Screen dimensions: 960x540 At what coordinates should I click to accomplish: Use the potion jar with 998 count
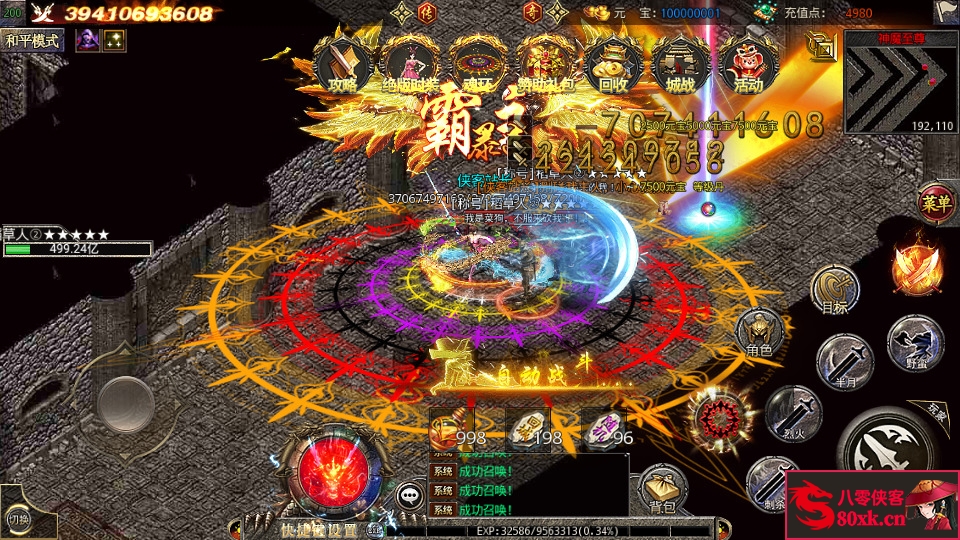pyautogui.click(x=455, y=428)
